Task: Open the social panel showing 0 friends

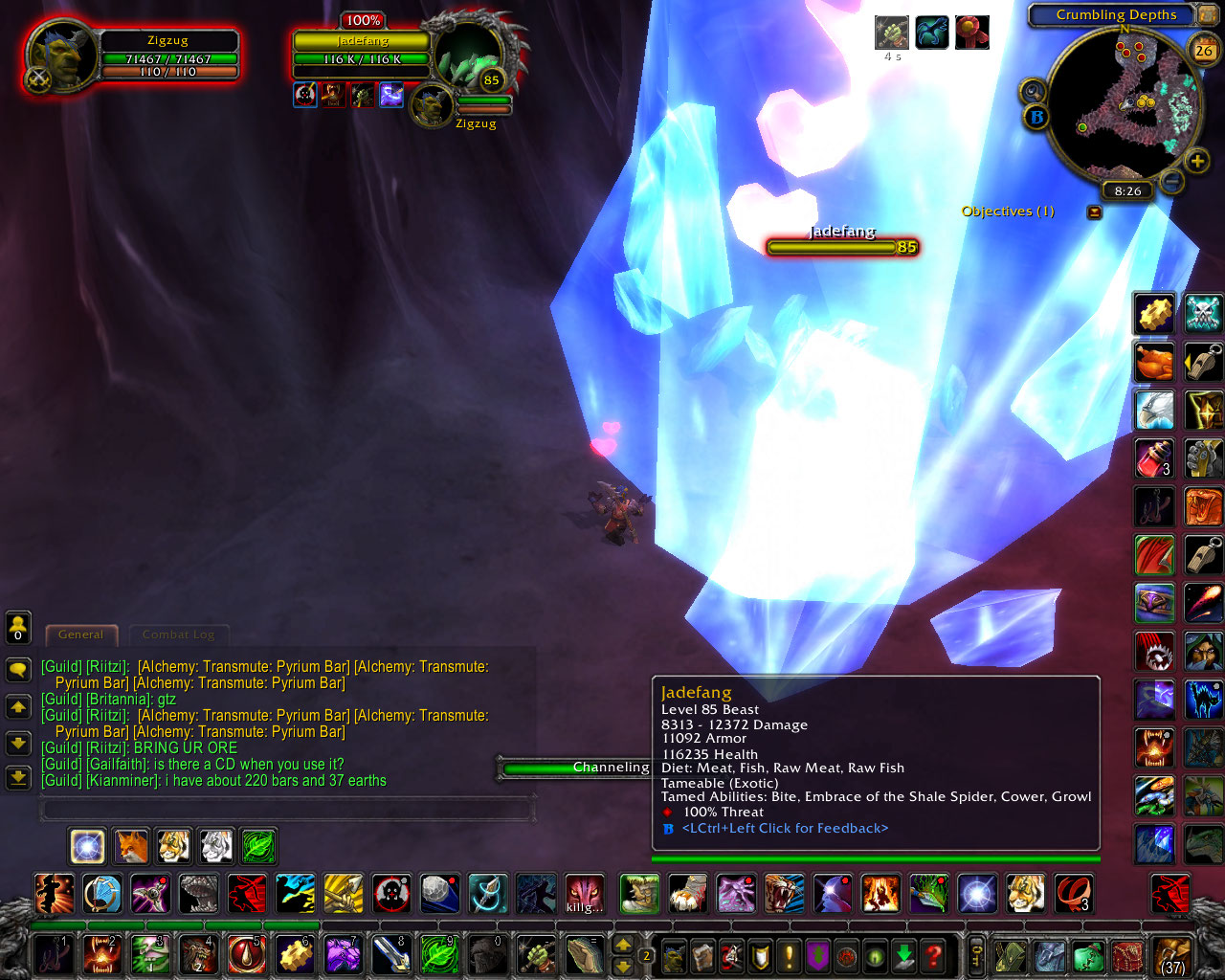Action: [x=17, y=627]
